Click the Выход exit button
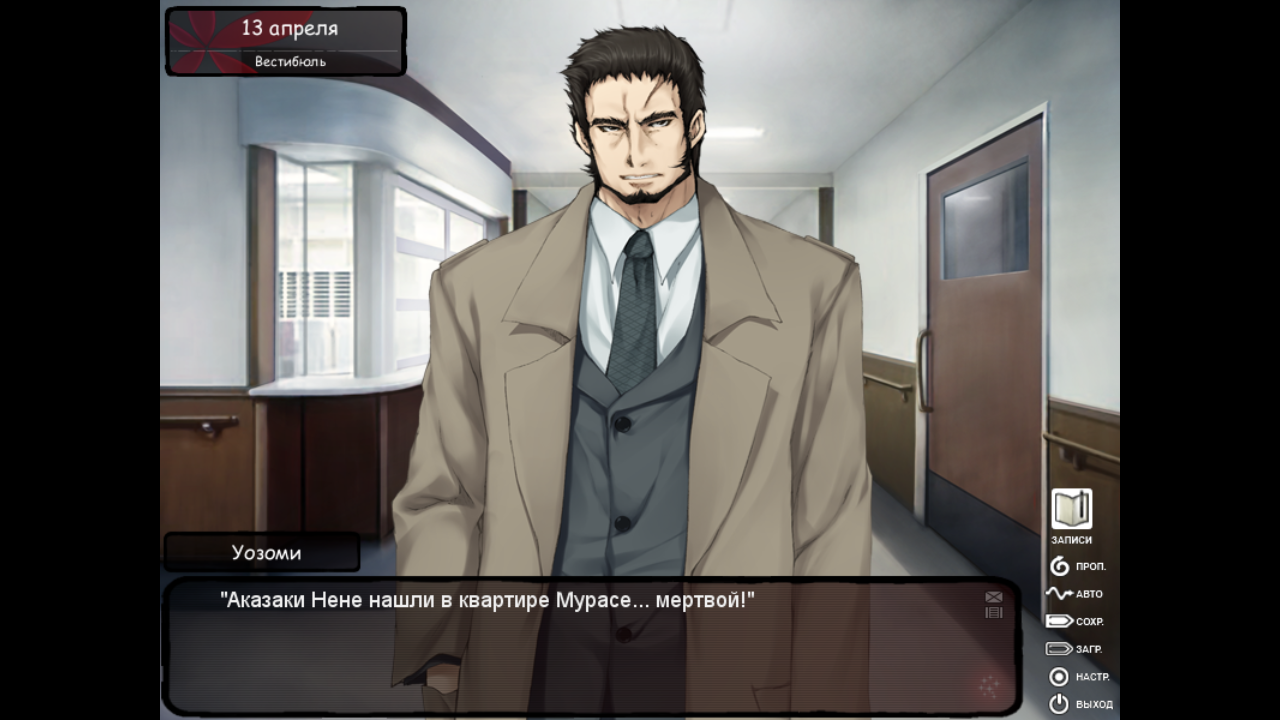Viewport: 1280px width, 720px height. coord(1079,704)
